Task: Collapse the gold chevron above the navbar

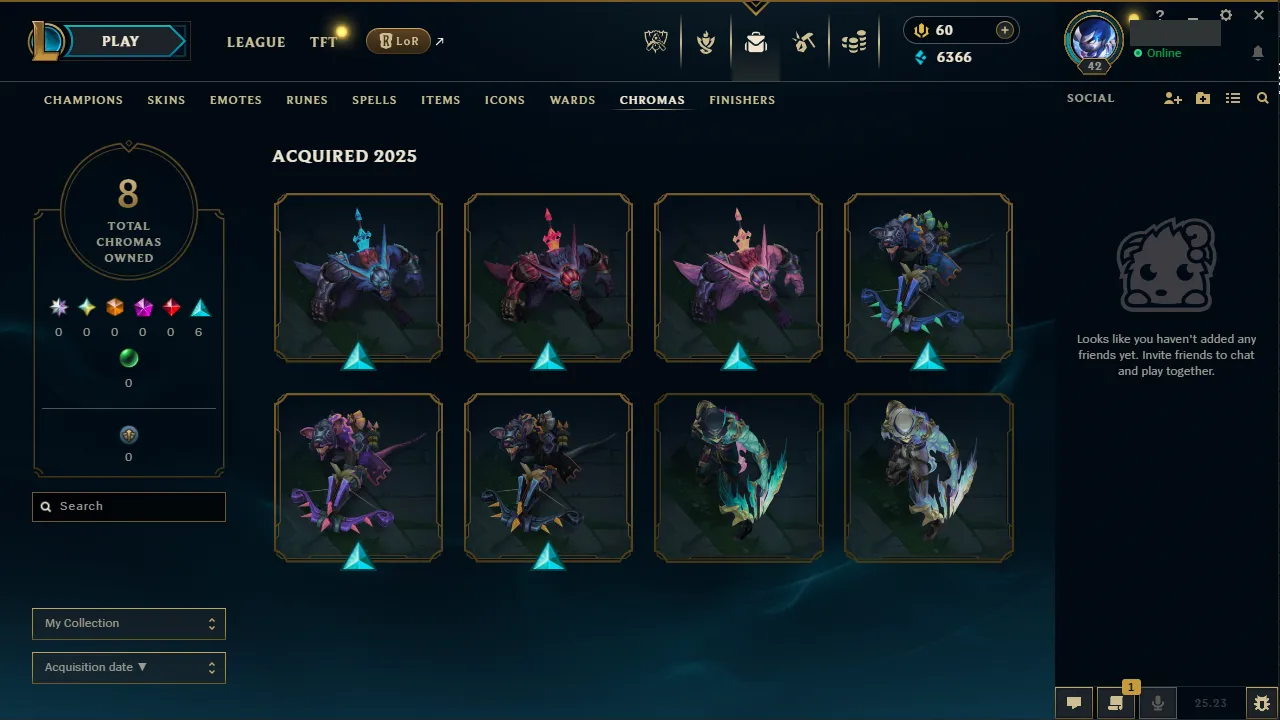Action: (756, 6)
